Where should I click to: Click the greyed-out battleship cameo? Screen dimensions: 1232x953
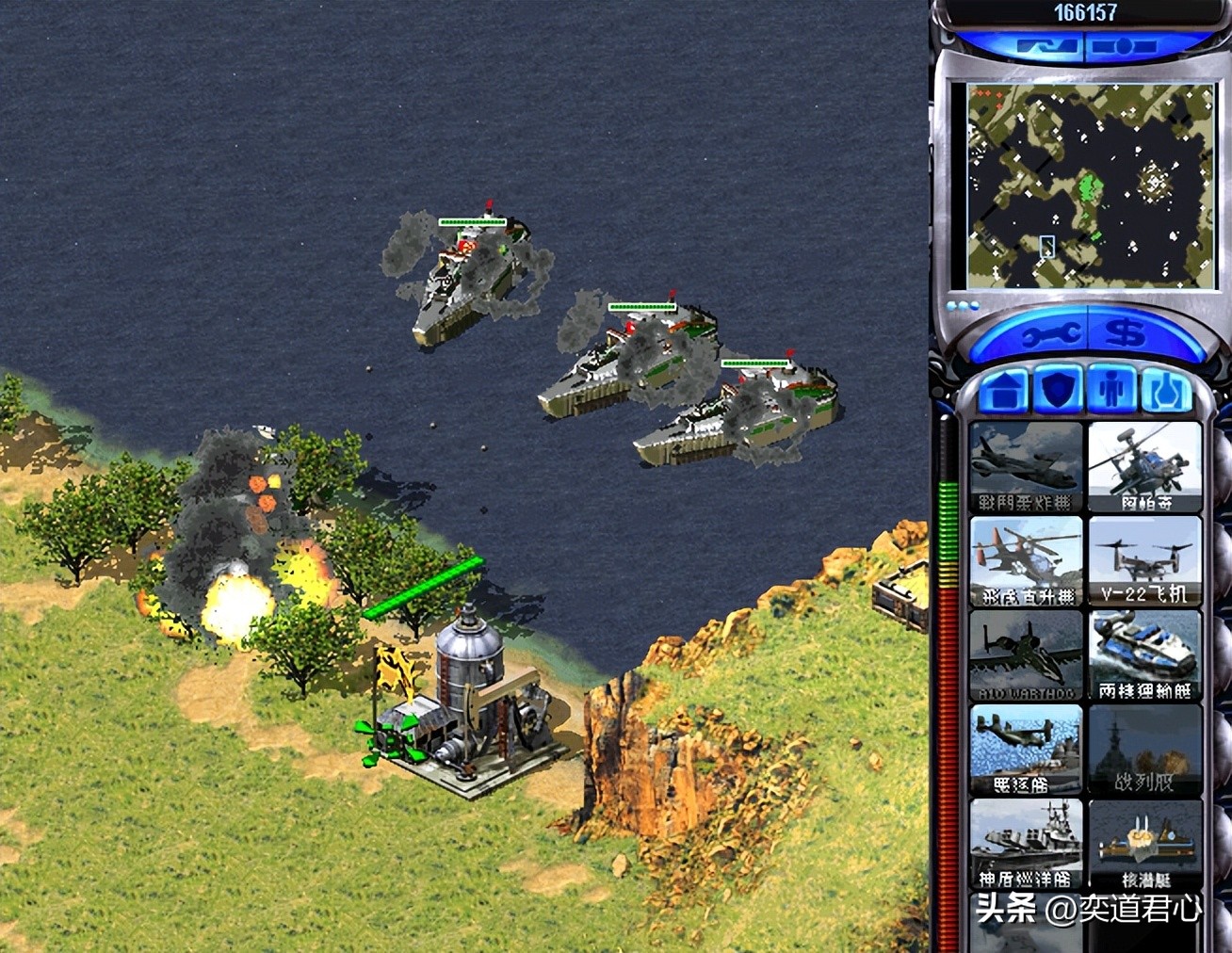pyautogui.click(x=1144, y=750)
